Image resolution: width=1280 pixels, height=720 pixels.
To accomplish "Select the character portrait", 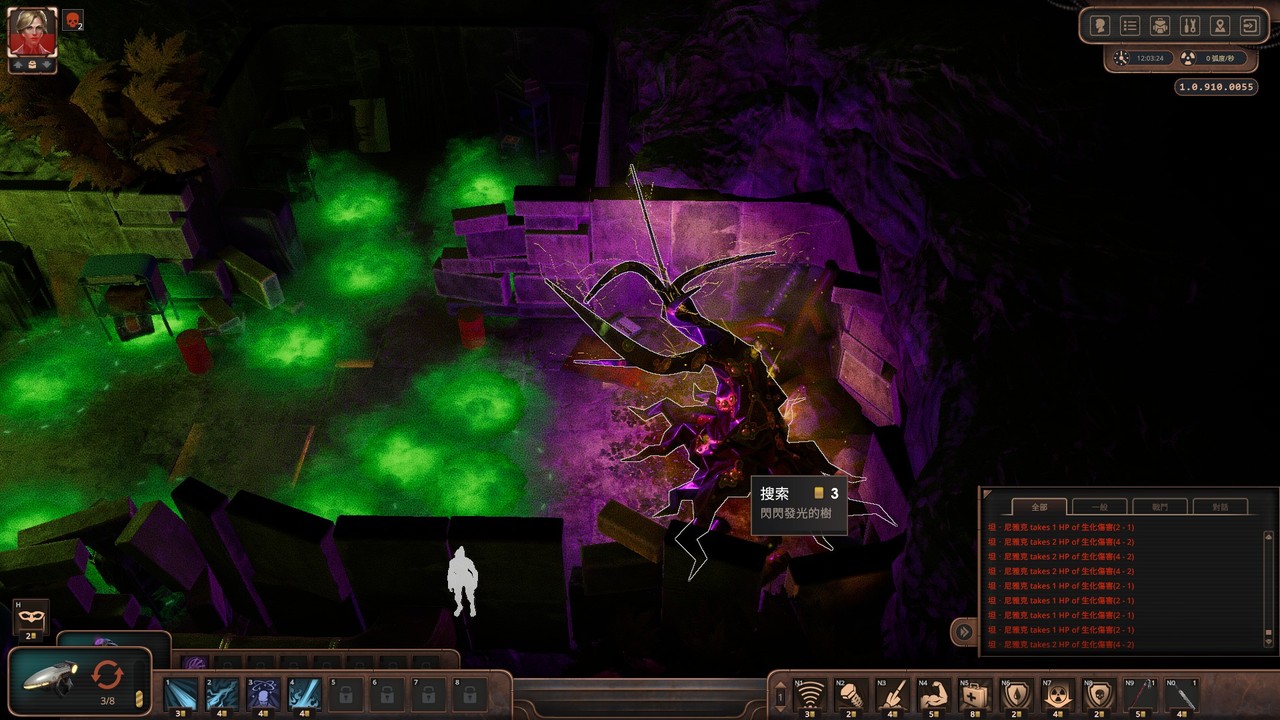I will coord(32,33).
